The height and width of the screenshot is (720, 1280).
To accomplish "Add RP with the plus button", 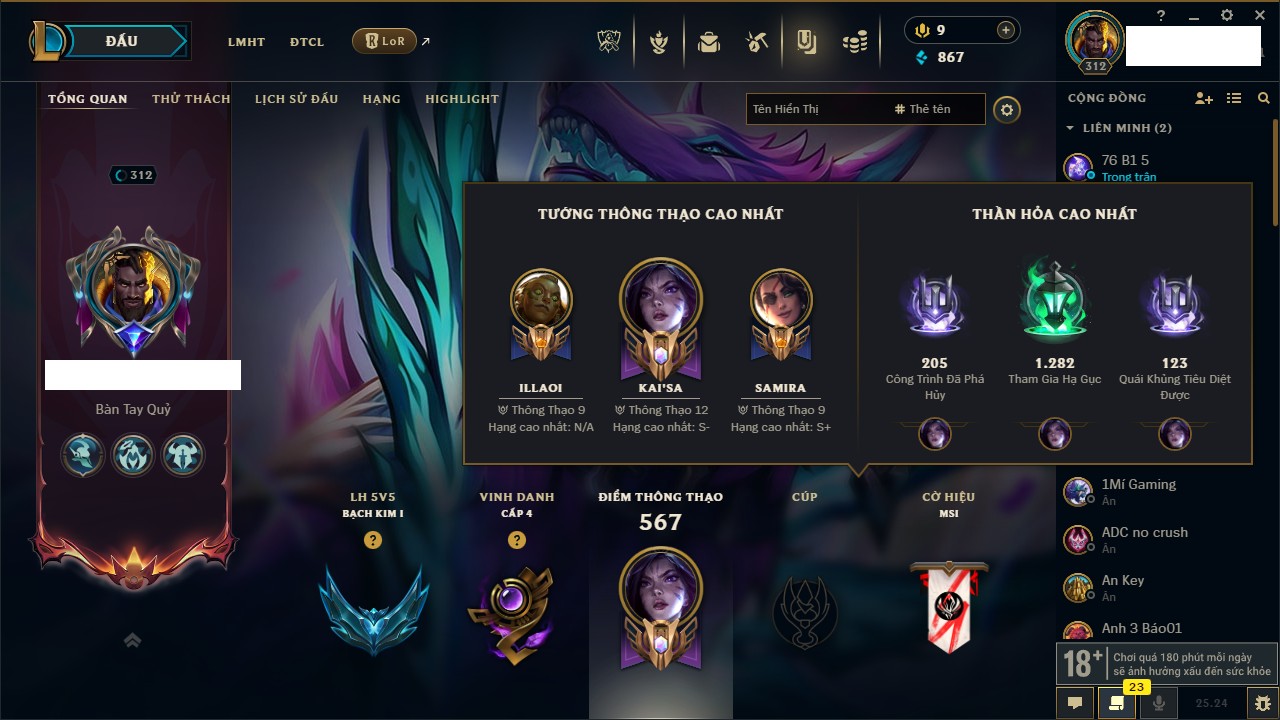I will 1006,30.
